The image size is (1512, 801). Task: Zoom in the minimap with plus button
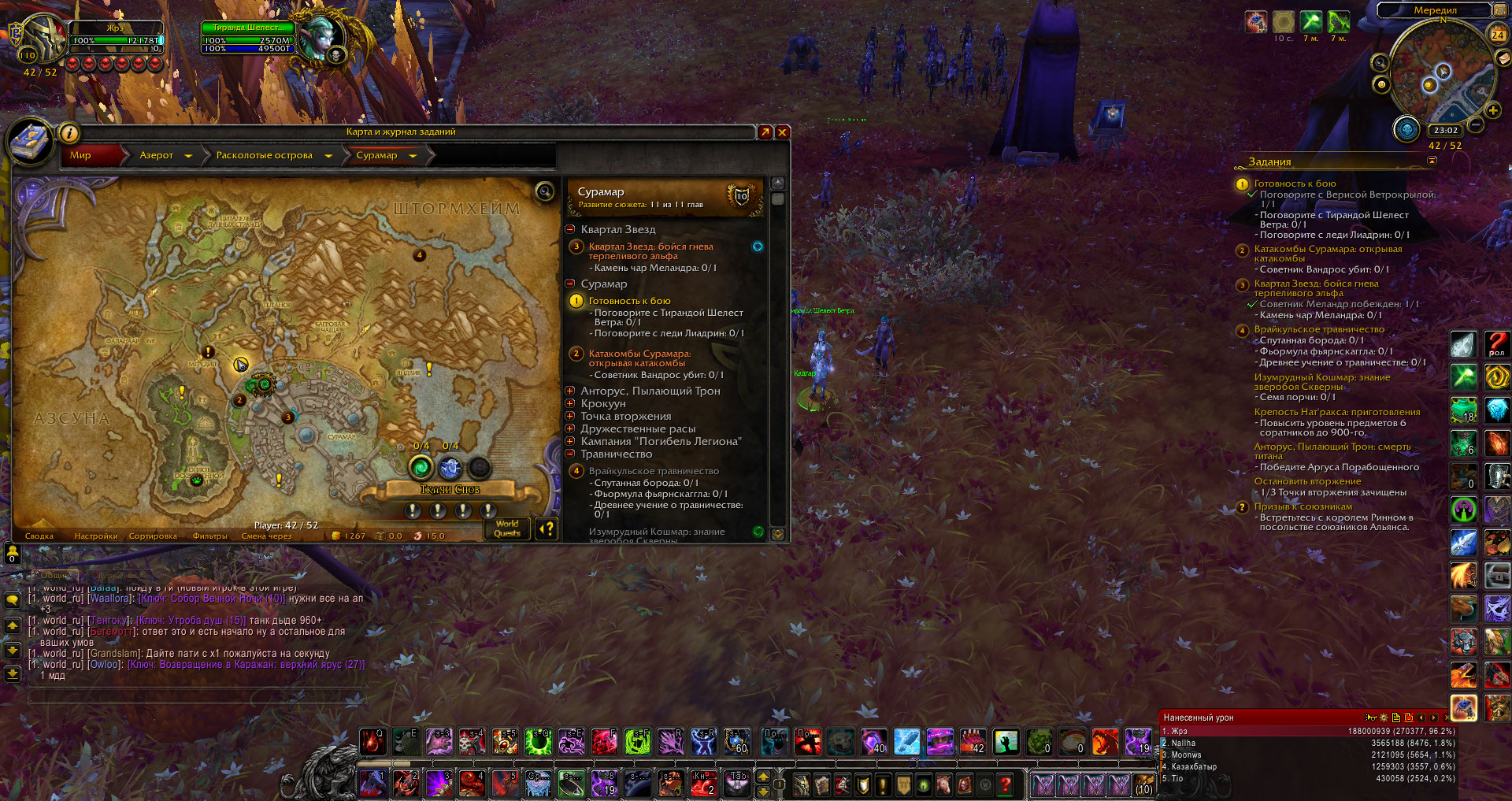tap(1492, 110)
